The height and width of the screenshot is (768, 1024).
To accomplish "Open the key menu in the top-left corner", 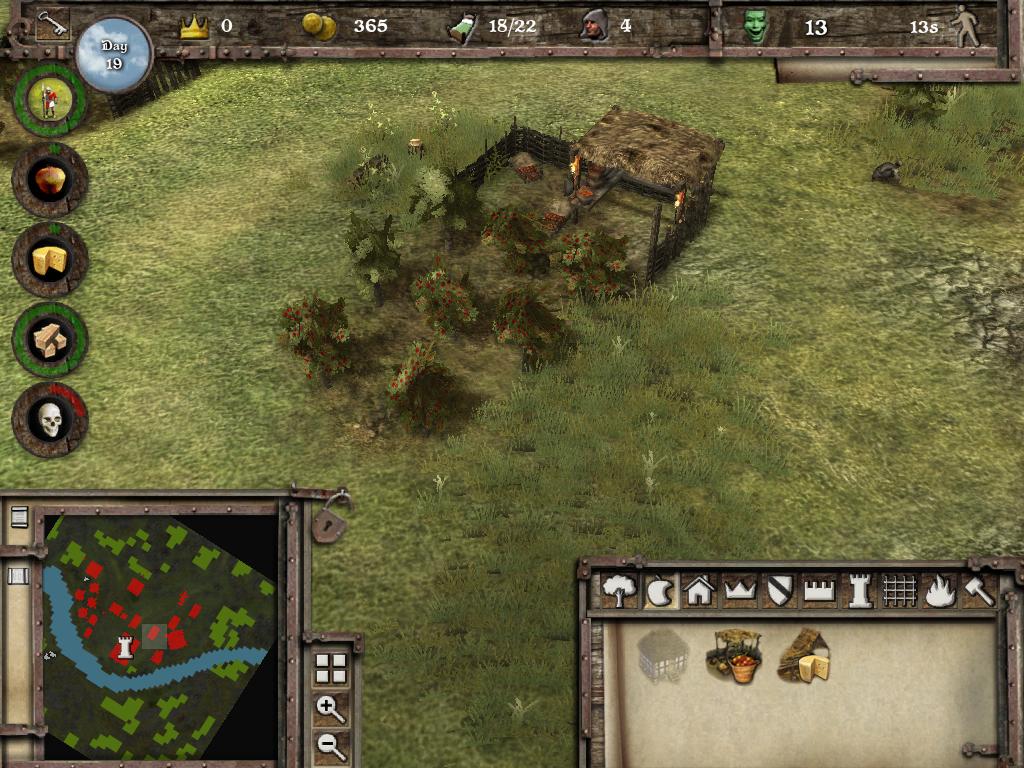I will pyautogui.click(x=50, y=24).
